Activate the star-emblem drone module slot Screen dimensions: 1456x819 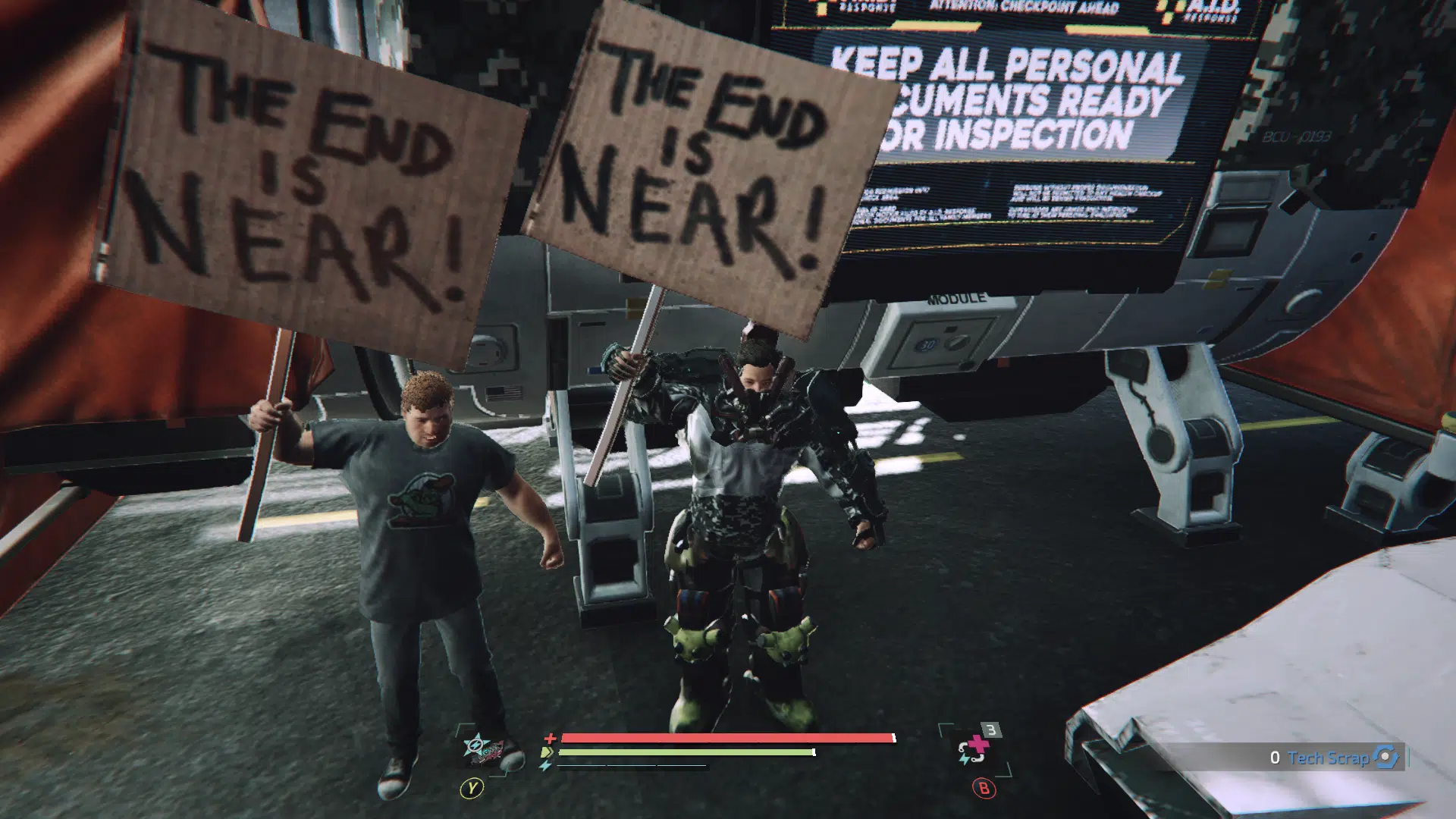[x=482, y=748]
